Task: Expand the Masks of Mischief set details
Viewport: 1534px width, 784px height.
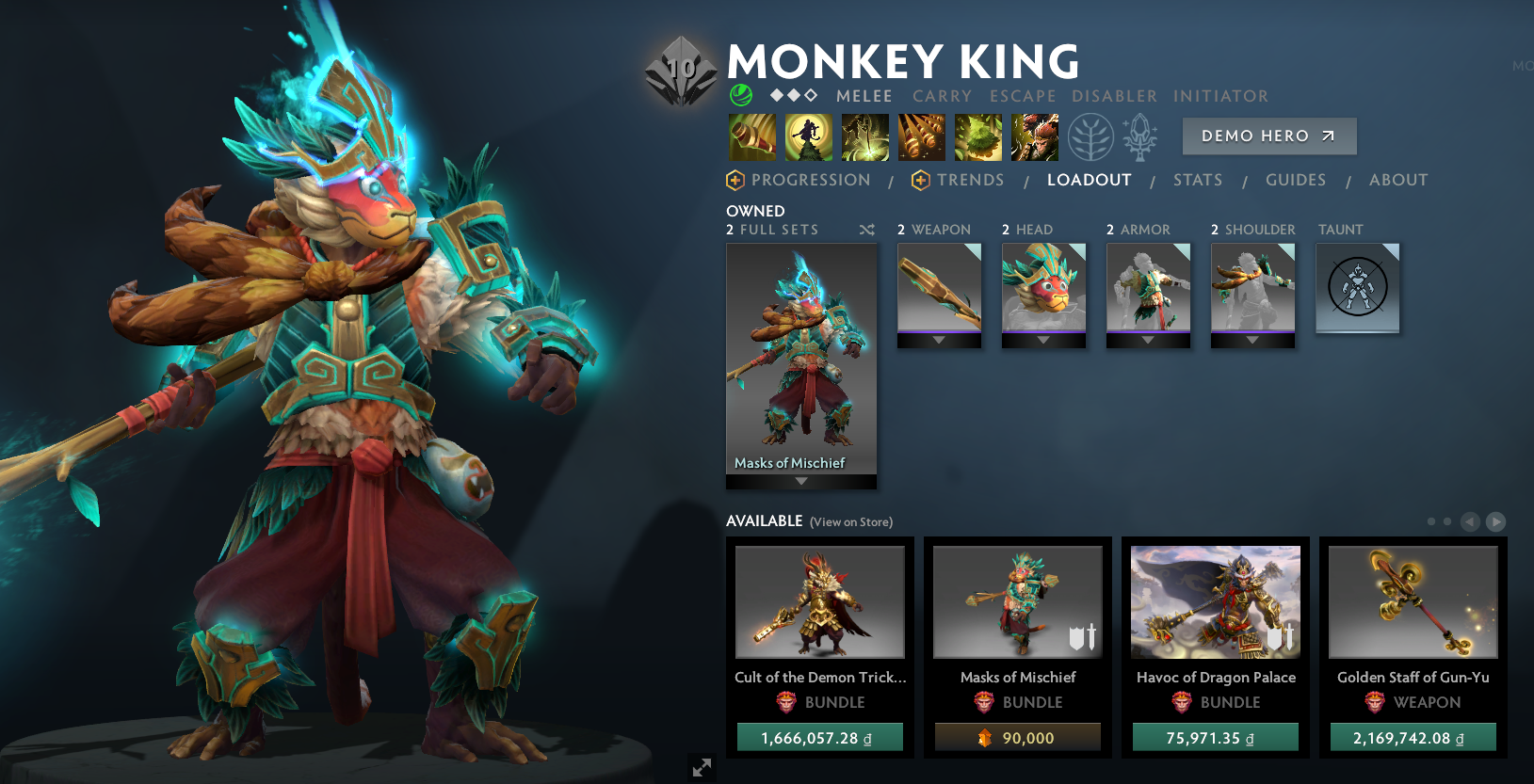Action: pos(800,480)
